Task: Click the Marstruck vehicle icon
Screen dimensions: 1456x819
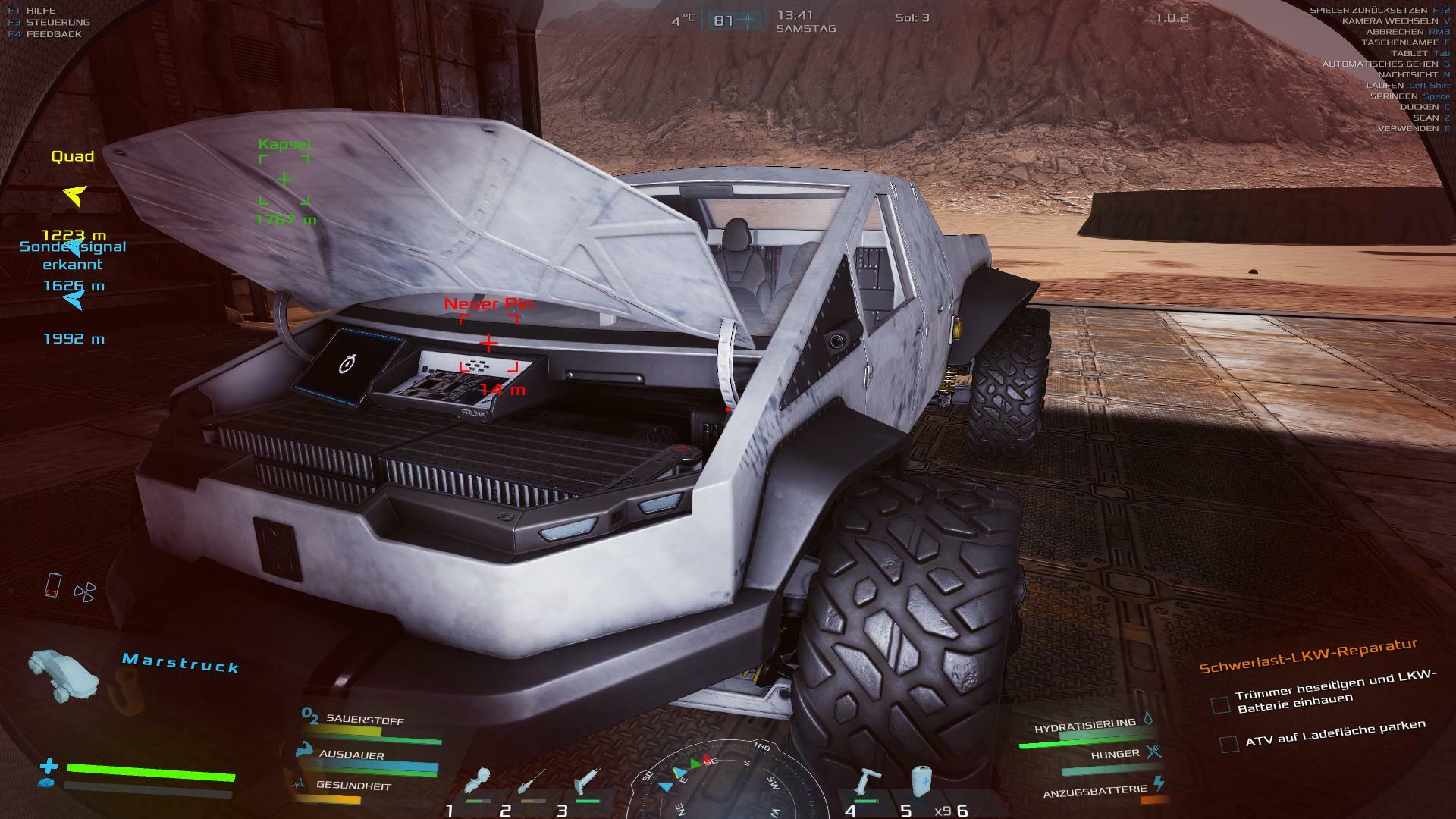Action: pyautogui.click(x=62, y=672)
